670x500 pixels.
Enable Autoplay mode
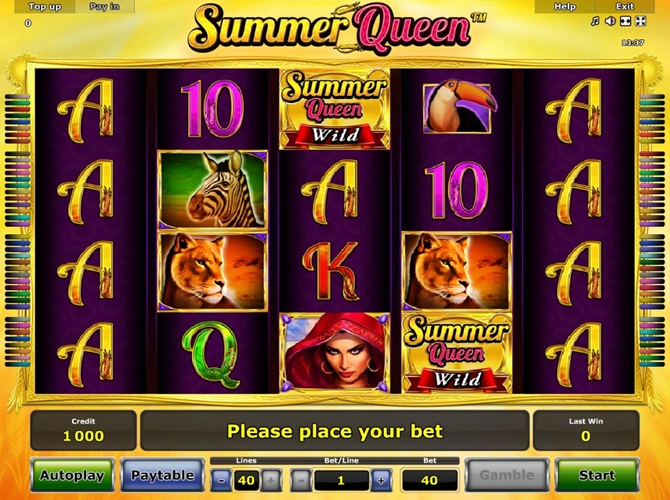point(72,476)
